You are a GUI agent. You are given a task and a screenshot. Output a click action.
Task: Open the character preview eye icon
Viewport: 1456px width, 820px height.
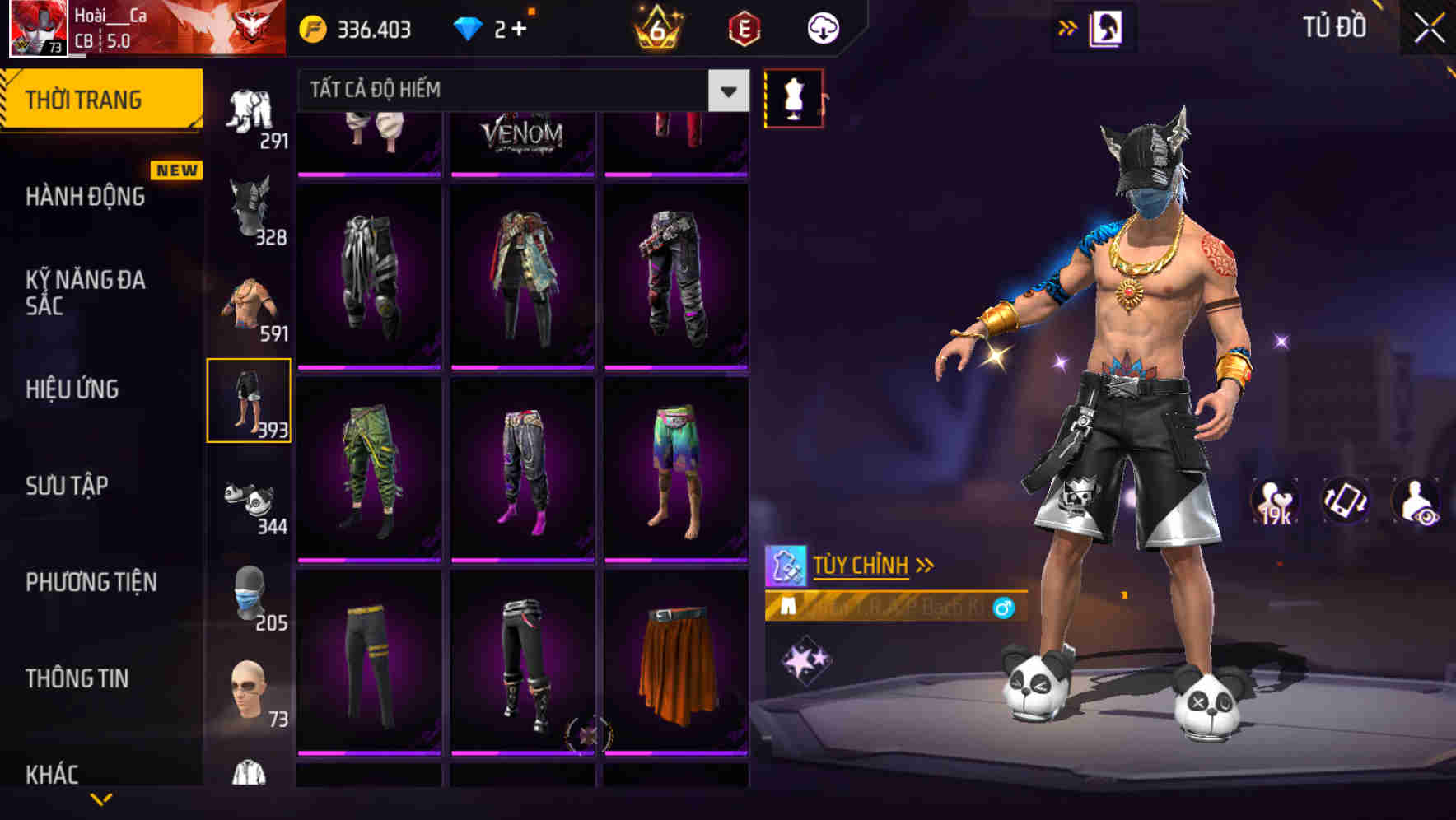pos(1418,500)
